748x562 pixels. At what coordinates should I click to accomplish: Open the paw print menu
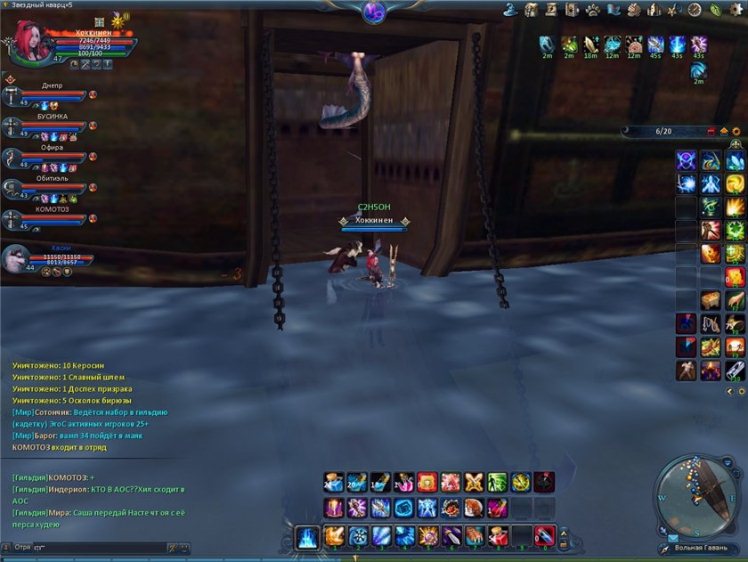592,10
